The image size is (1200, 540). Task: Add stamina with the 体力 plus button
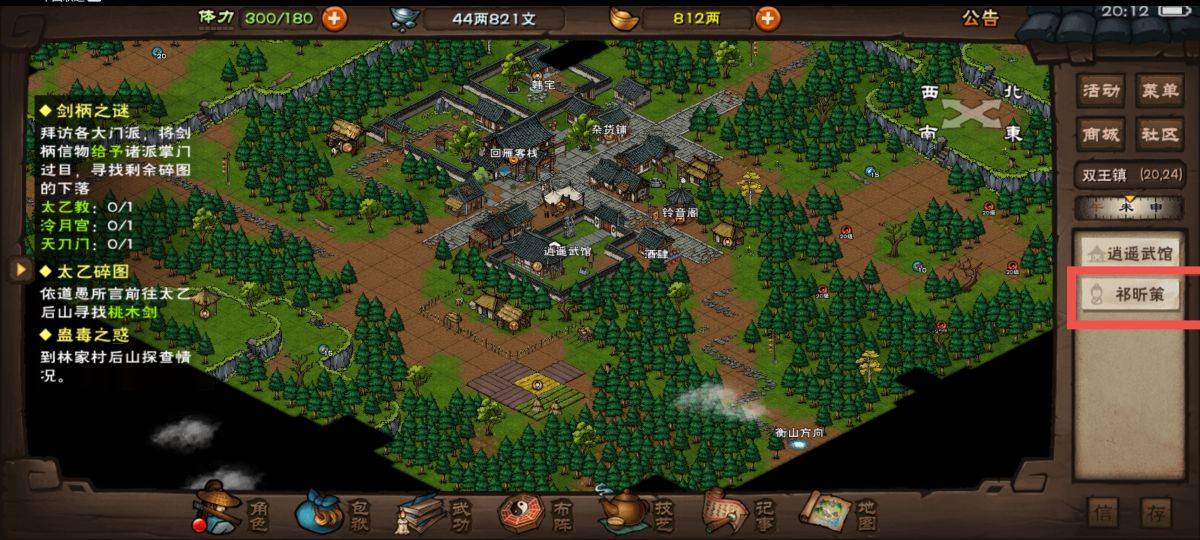(x=334, y=18)
